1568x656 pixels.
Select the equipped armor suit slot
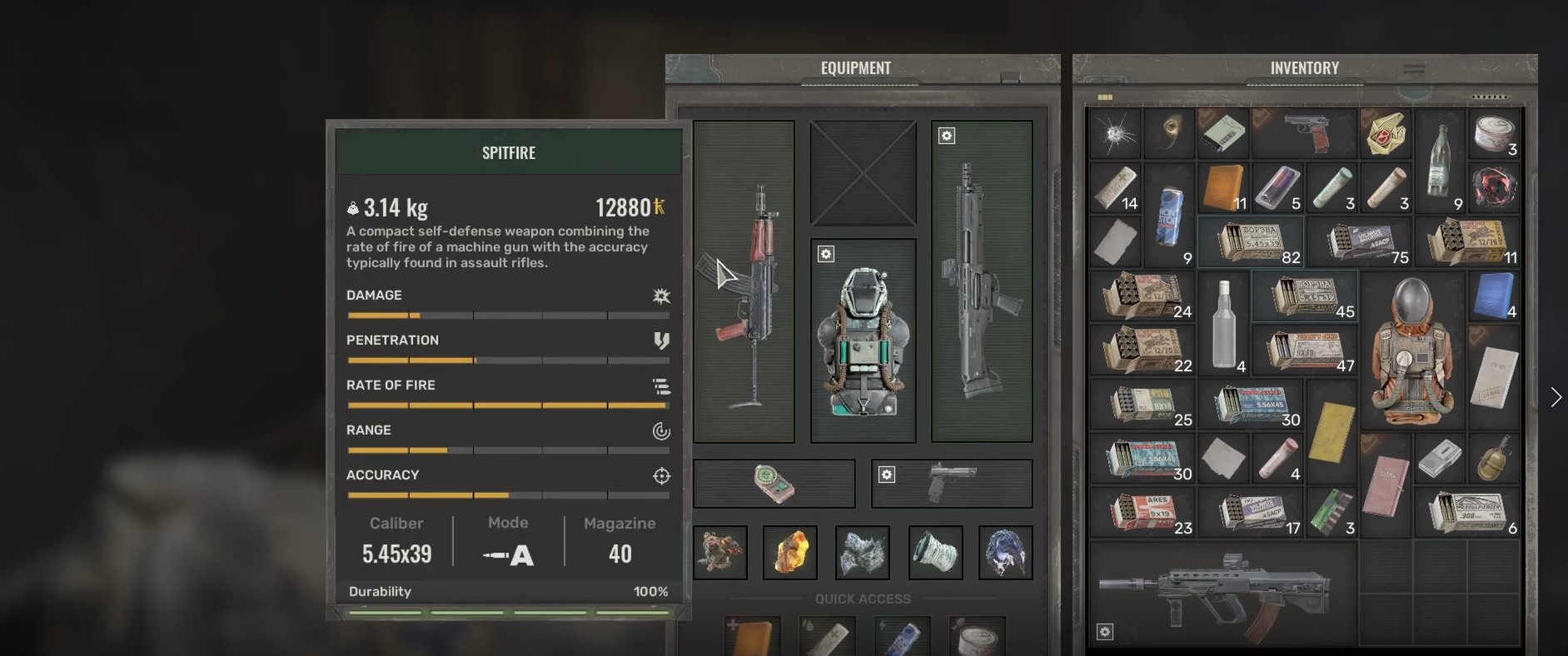tap(863, 340)
